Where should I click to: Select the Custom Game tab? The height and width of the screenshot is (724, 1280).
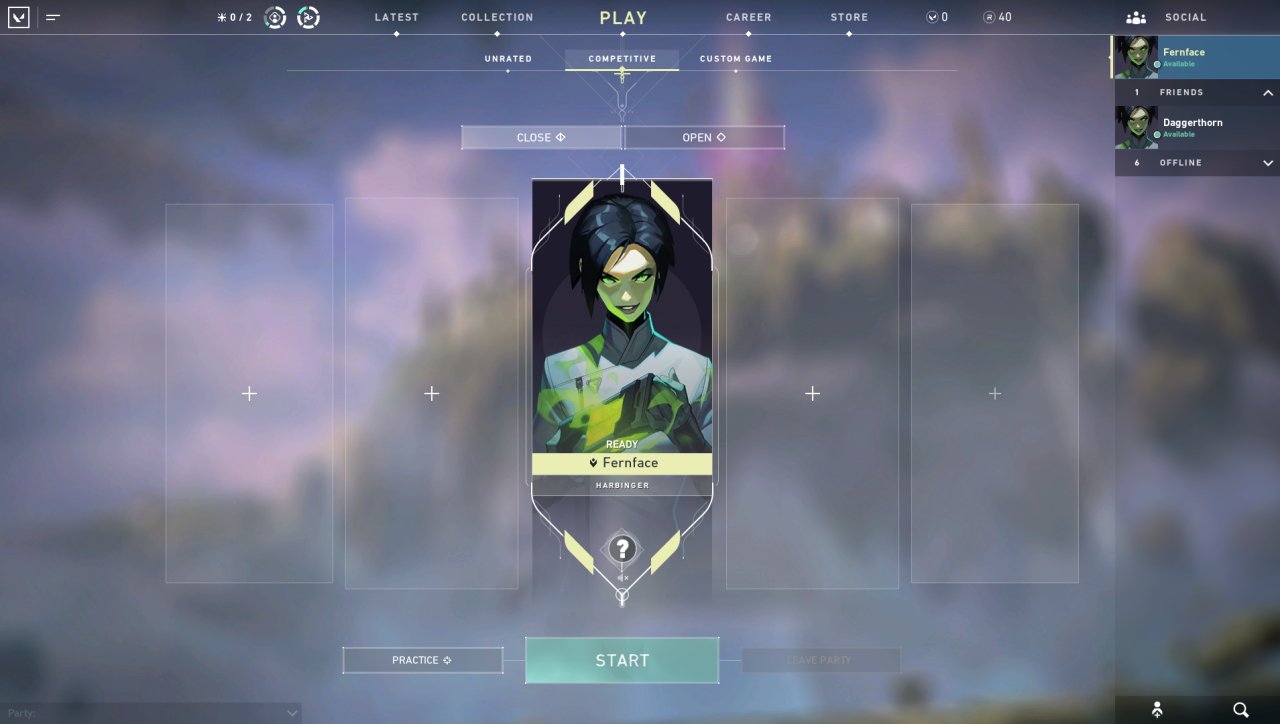[x=735, y=59]
